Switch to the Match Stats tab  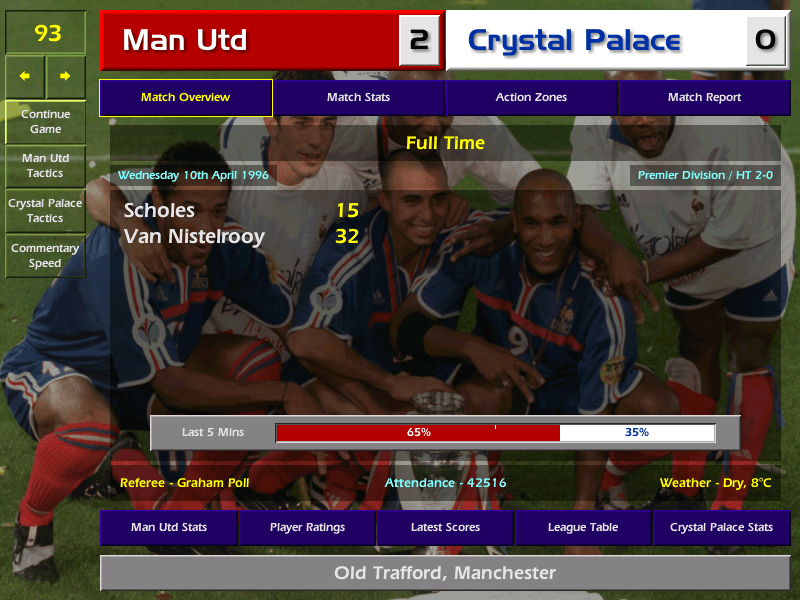pos(358,97)
